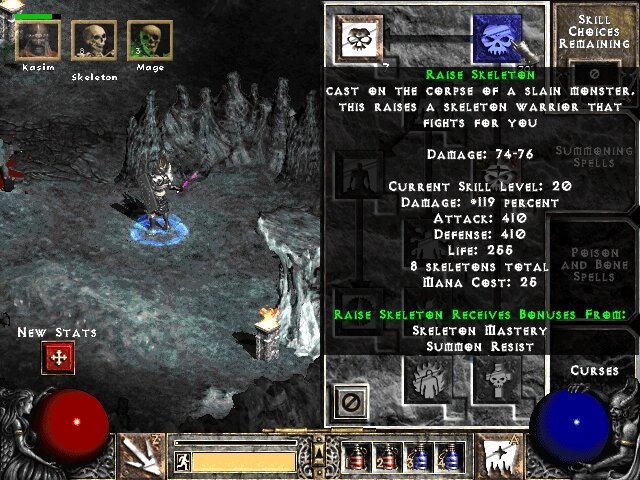
Task: Toggle the run/walk button
Action: (182, 461)
